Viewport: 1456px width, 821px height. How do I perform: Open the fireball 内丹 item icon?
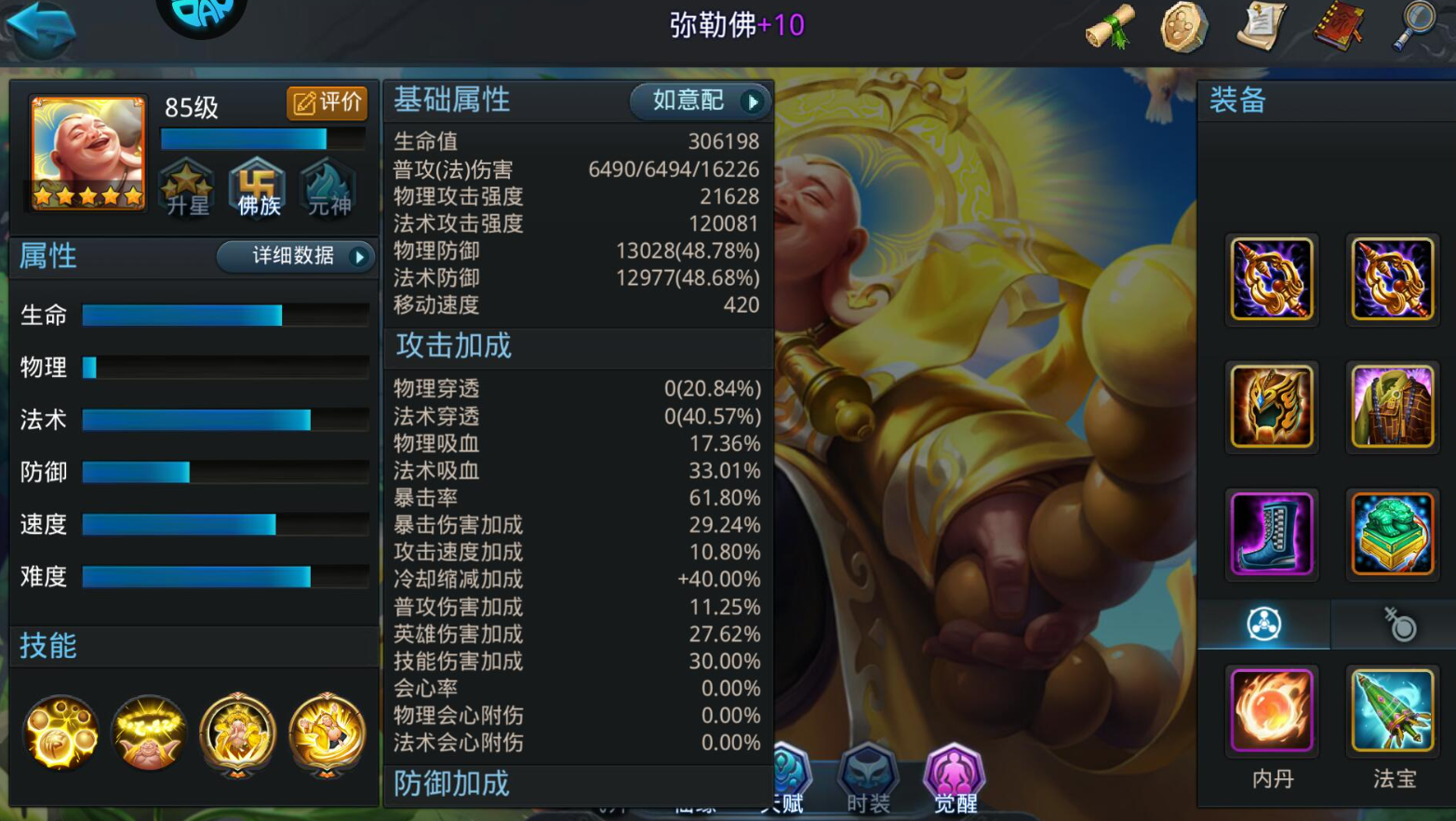1272,710
